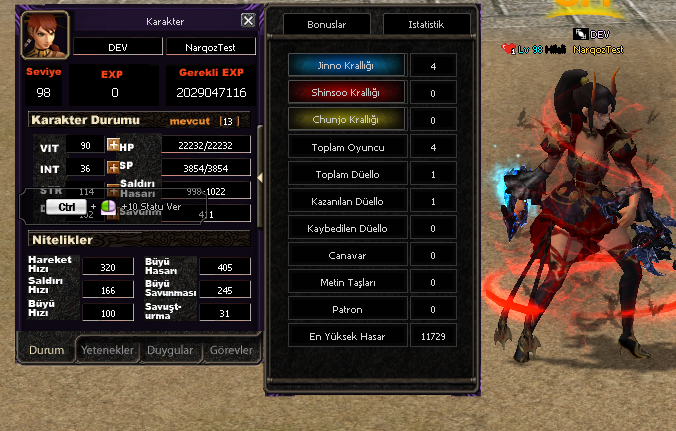The height and width of the screenshot is (431, 676).
Task: Increase INT with the plus button
Action: 113,167
